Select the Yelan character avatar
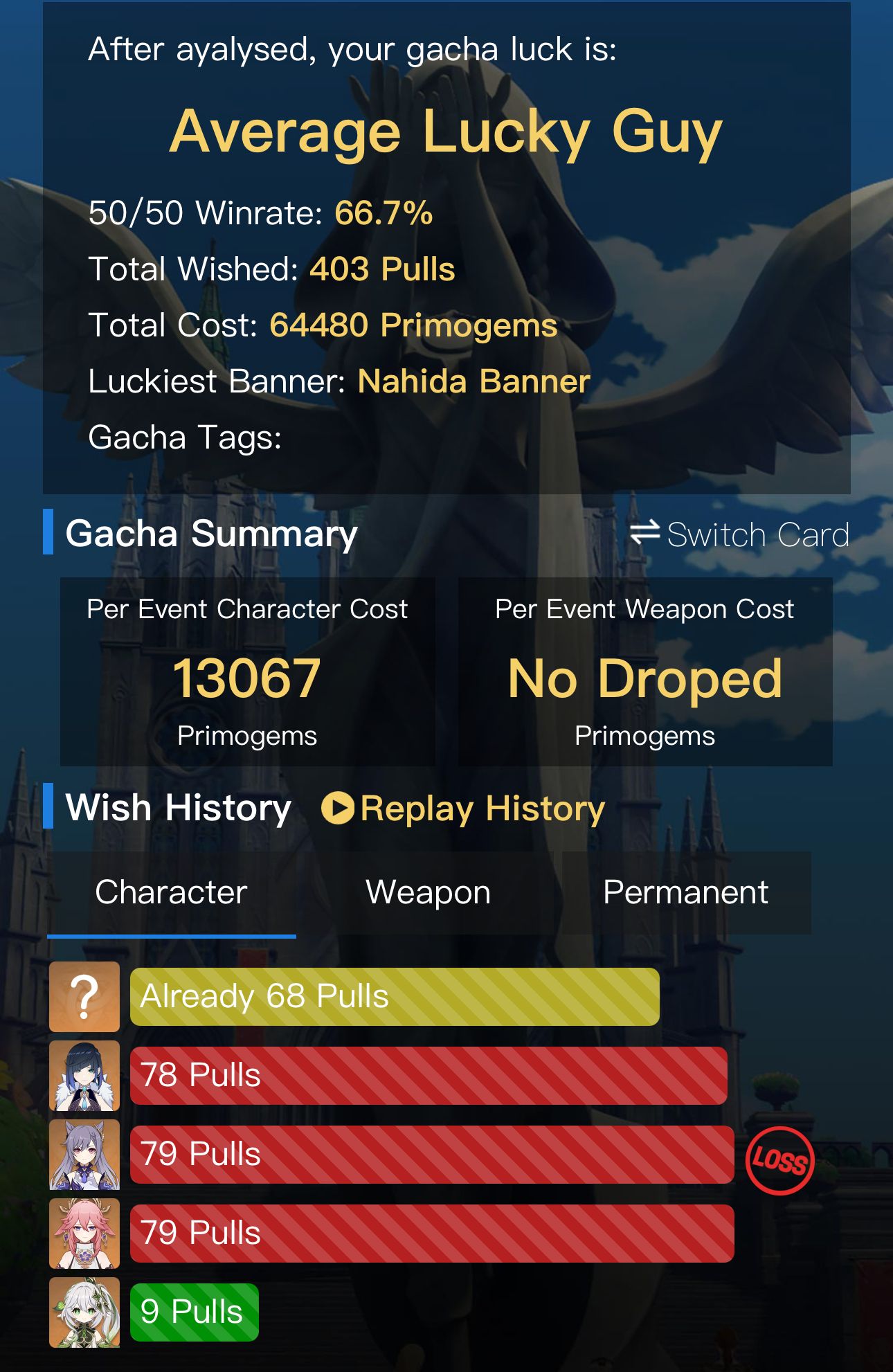 click(84, 1075)
